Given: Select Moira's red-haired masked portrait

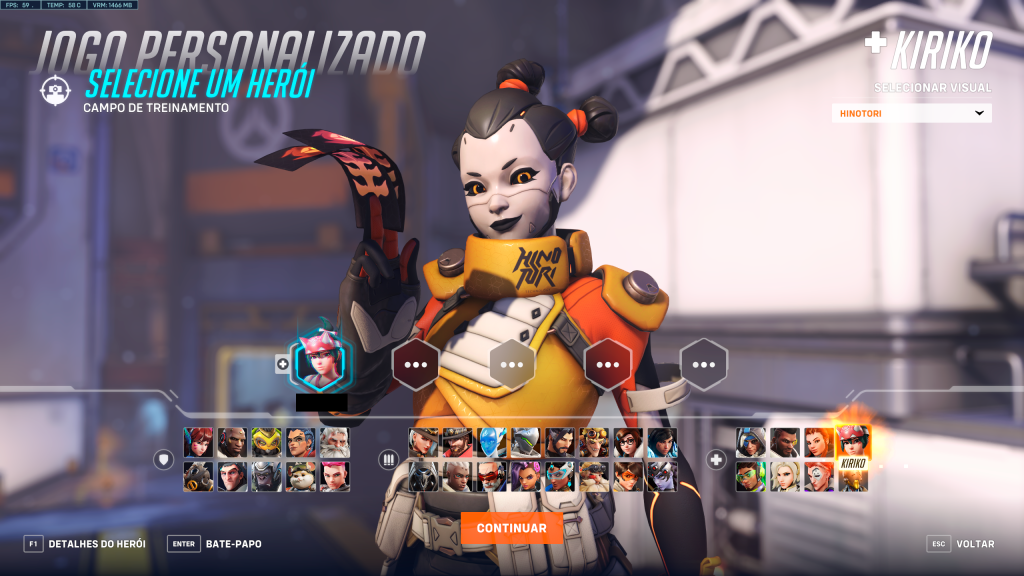Looking at the screenshot, I should (x=819, y=476).
